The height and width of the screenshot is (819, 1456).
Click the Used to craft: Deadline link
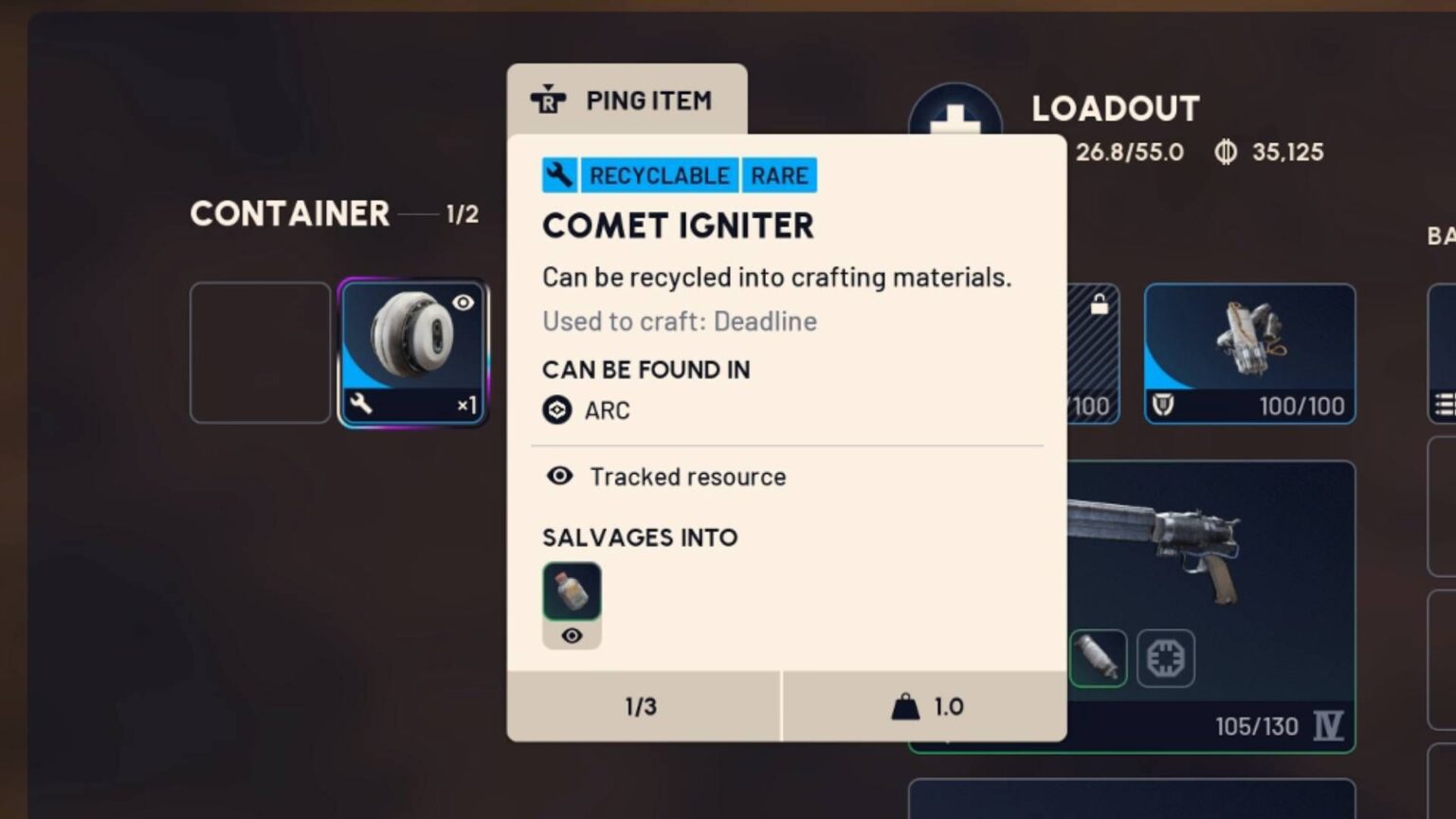pyautogui.click(x=679, y=321)
